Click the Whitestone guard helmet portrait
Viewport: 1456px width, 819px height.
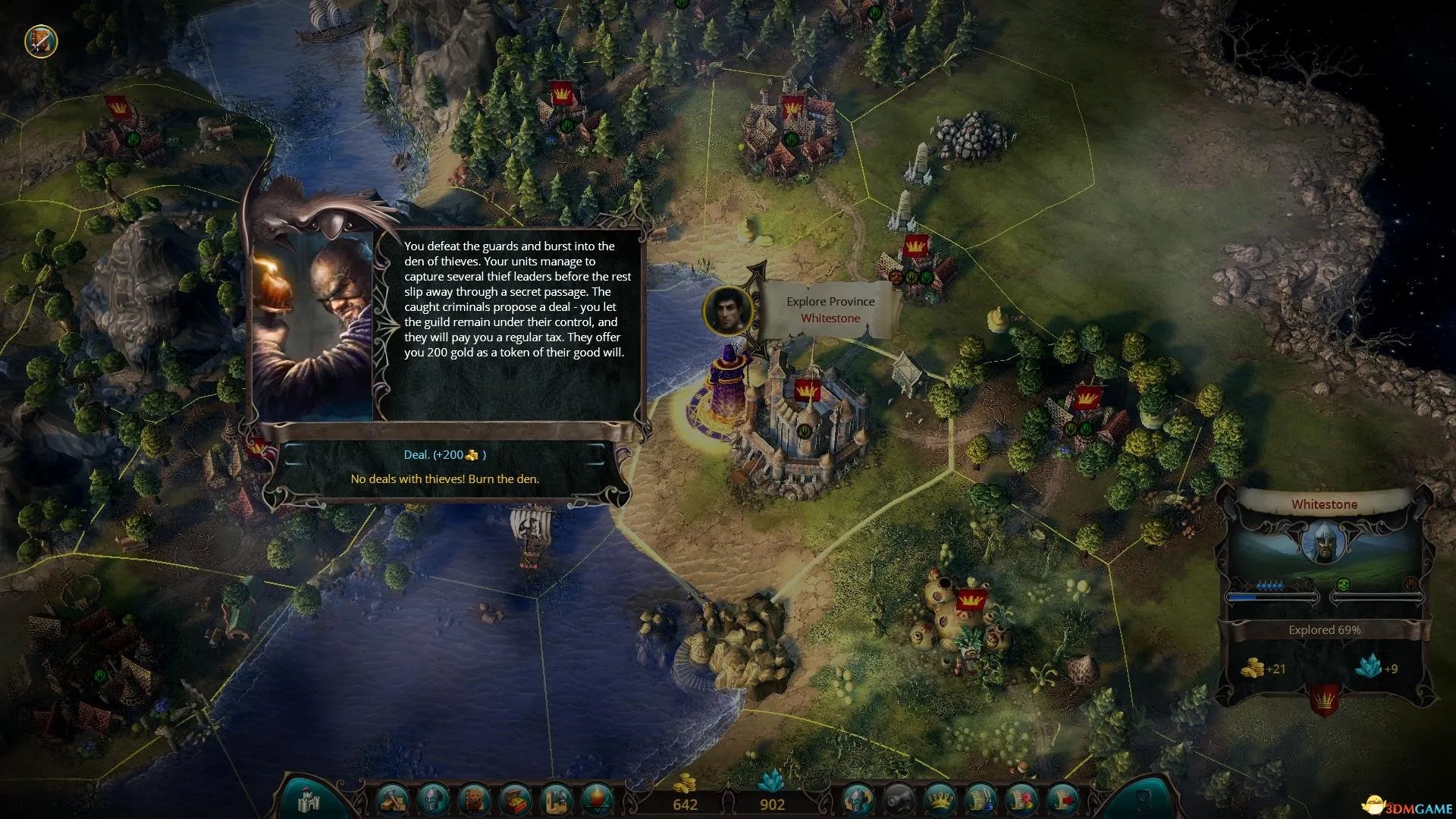tap(1324, 542)
